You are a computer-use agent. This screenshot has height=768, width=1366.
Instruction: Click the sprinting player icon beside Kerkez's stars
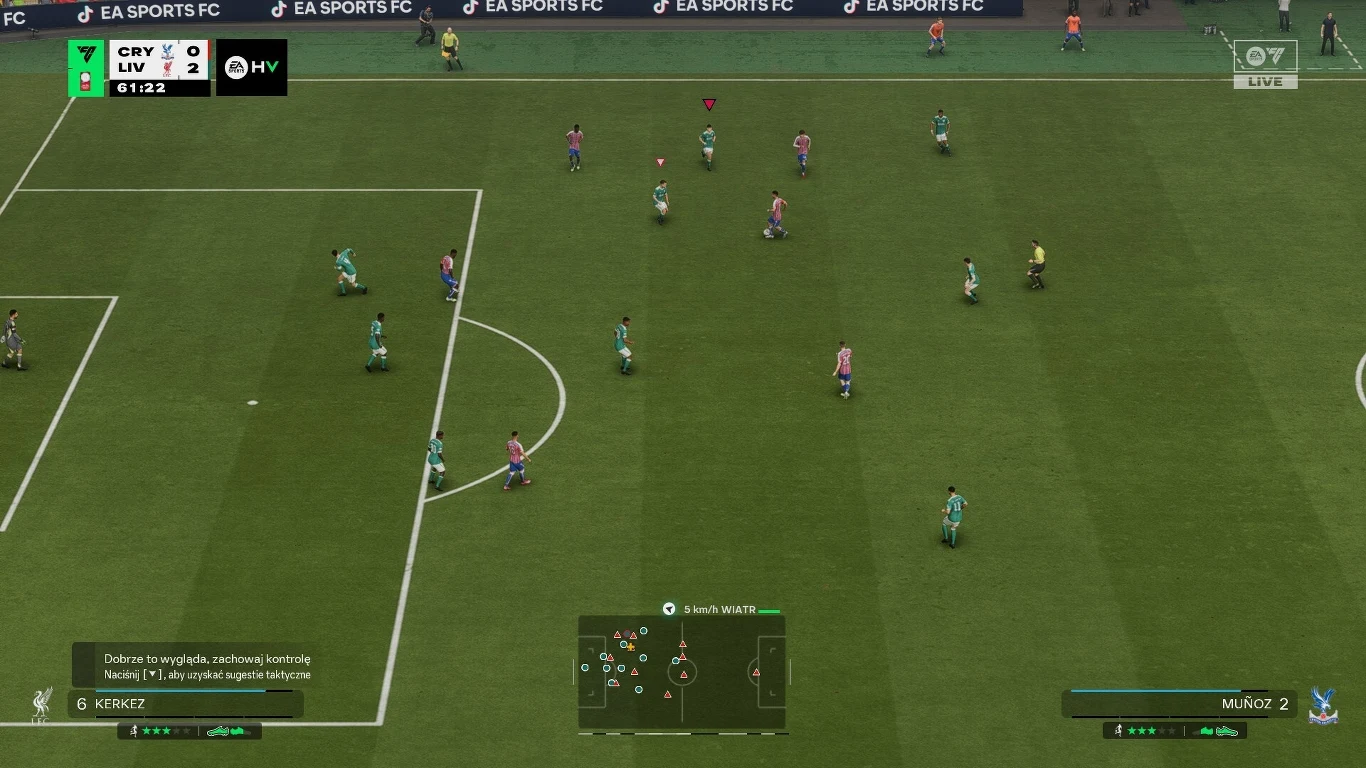pos(134,730)
